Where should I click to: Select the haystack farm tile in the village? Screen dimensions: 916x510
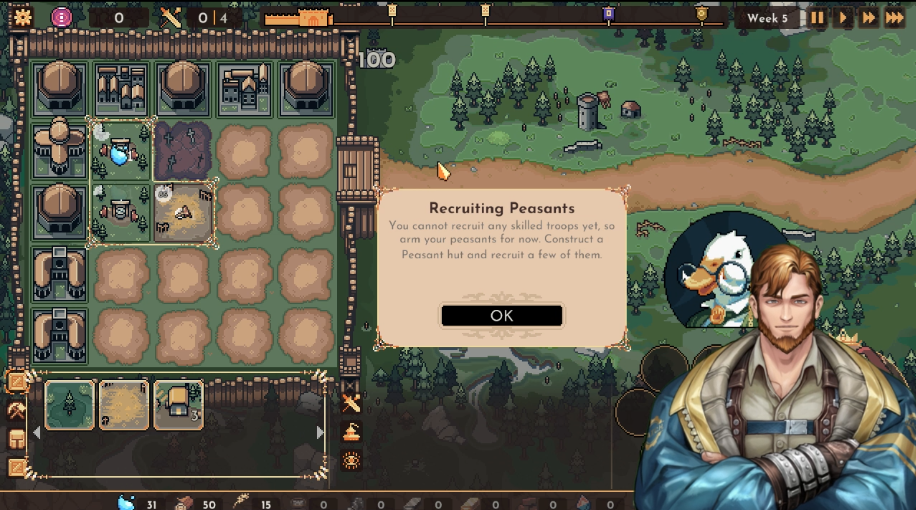tap(183, 212)
